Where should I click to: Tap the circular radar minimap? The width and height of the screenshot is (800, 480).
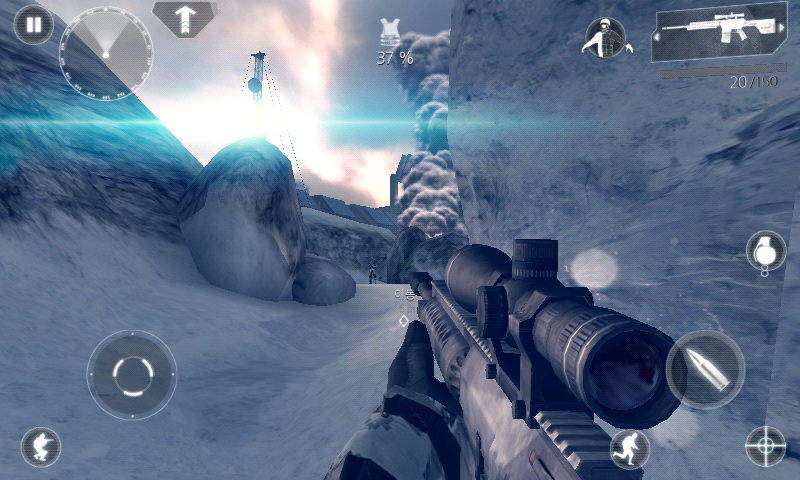click(x=106, y=50)
